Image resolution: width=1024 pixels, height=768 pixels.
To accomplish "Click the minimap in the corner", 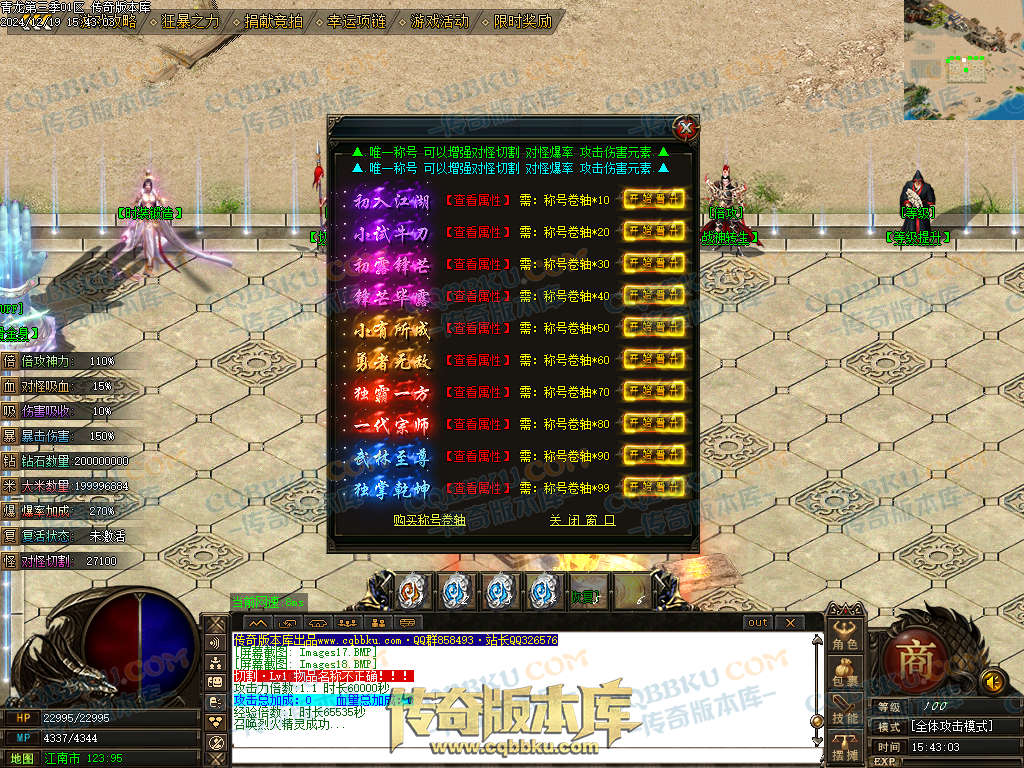I will coord(963,59).
